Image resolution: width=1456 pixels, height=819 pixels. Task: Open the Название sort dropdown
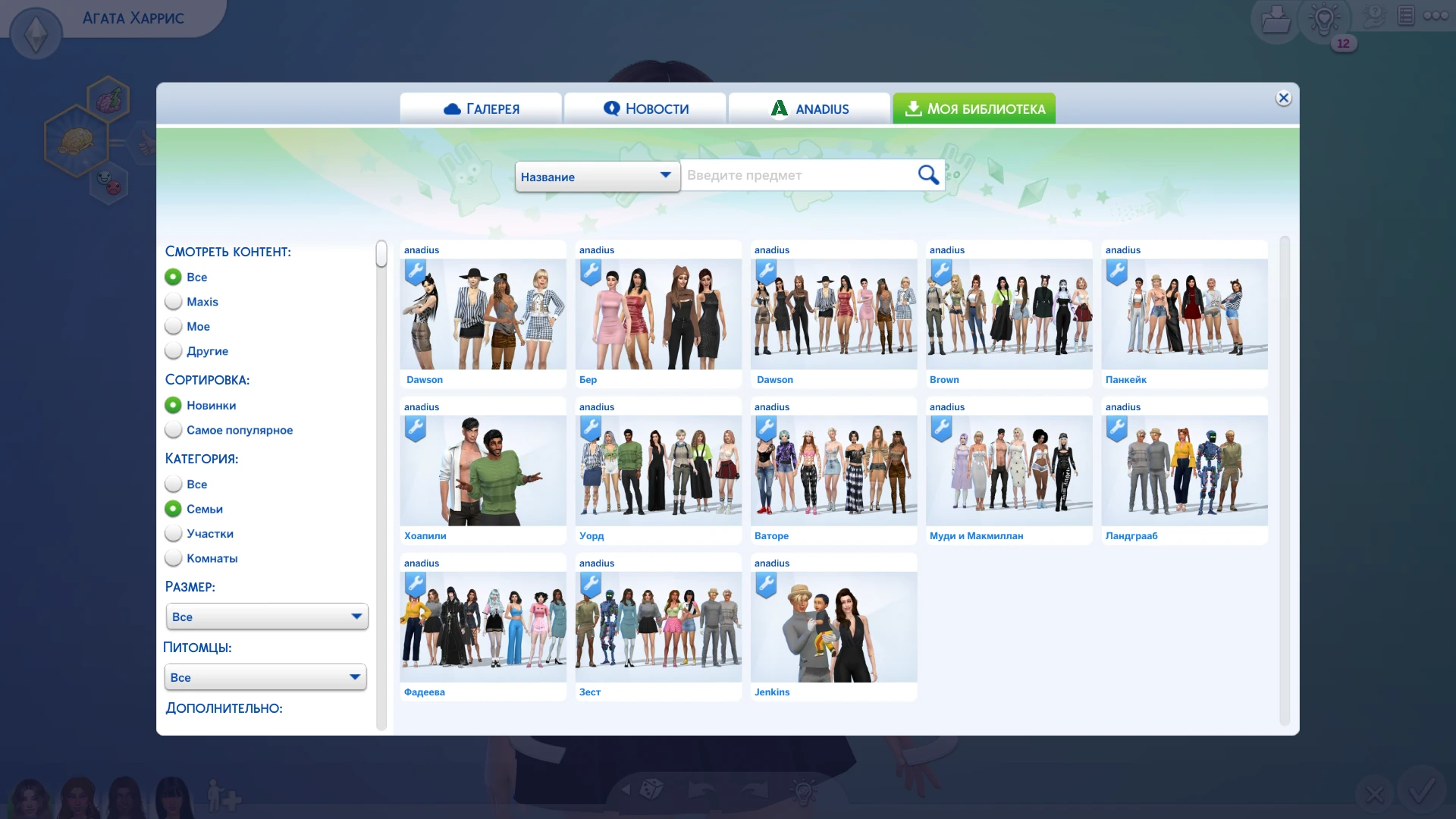pyautogui.click(x=597, y=176)
